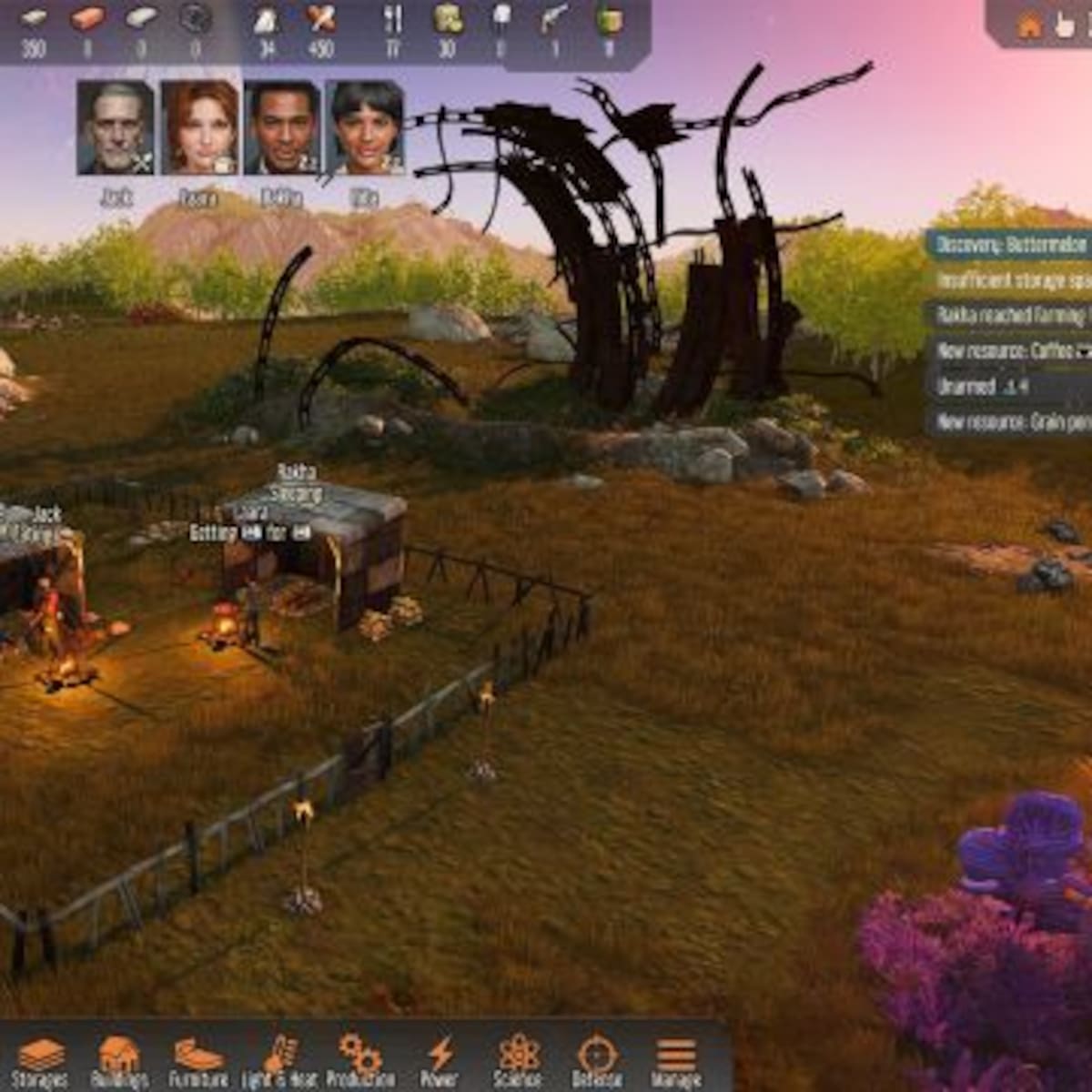
Task: Open the Buildings build category
Action: [119, 1061]
